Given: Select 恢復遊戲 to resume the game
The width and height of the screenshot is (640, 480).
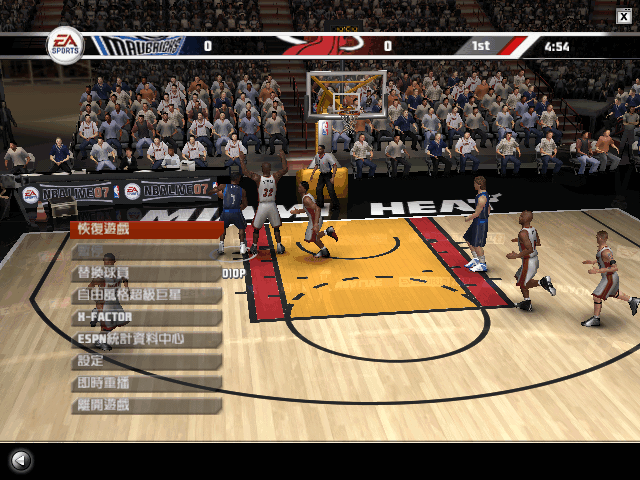Looking at the screenshot, I should [x=146, y=229].
